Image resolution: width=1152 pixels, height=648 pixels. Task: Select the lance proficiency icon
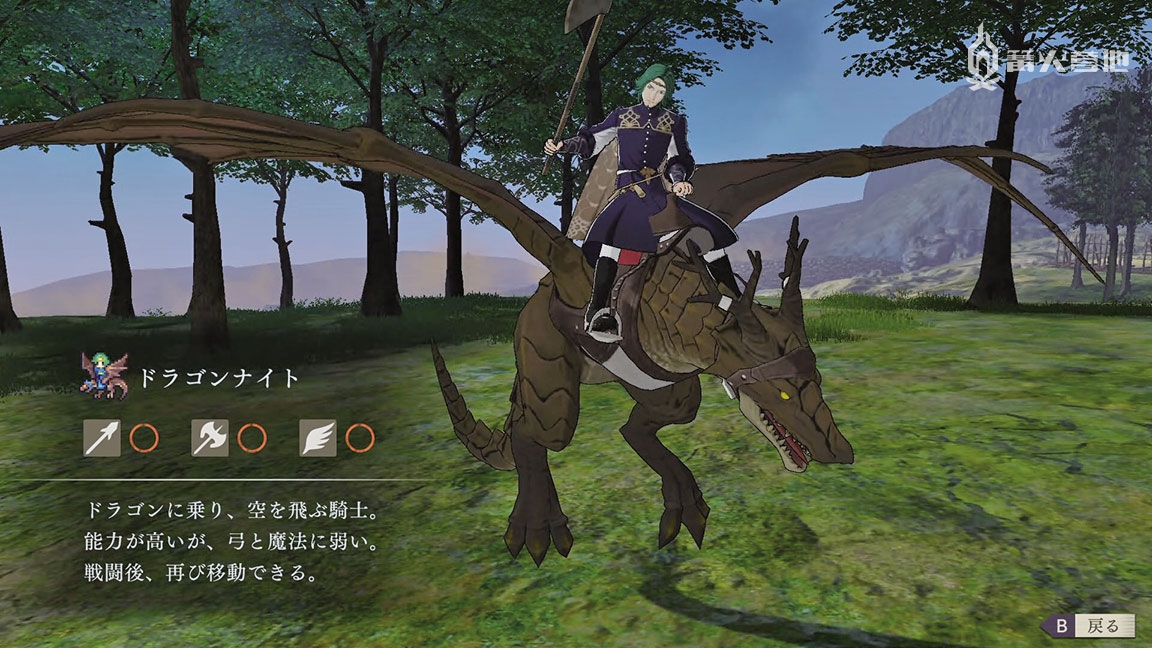coord(102,437)
